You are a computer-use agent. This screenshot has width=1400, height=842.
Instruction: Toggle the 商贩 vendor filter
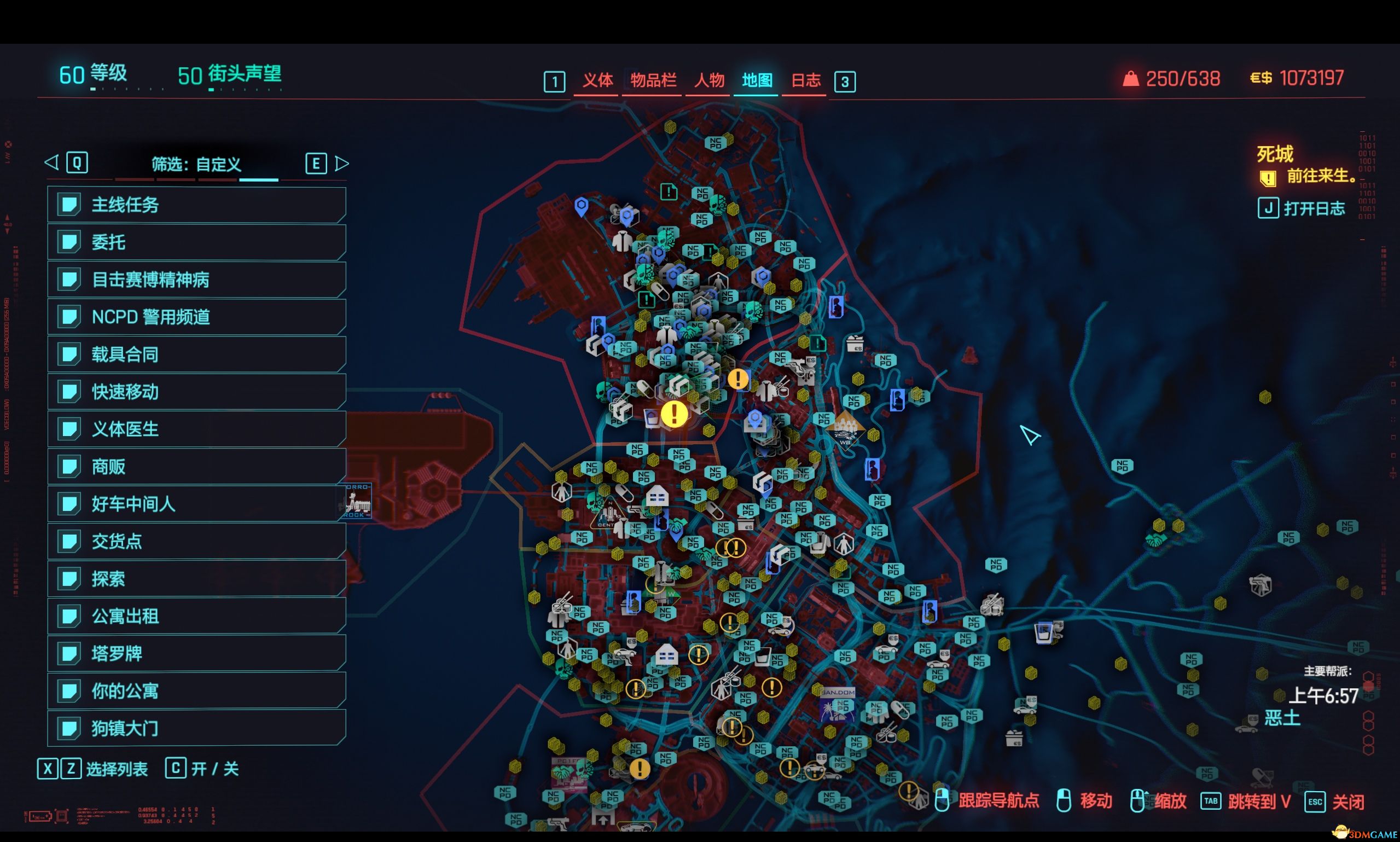coord(196,466)
